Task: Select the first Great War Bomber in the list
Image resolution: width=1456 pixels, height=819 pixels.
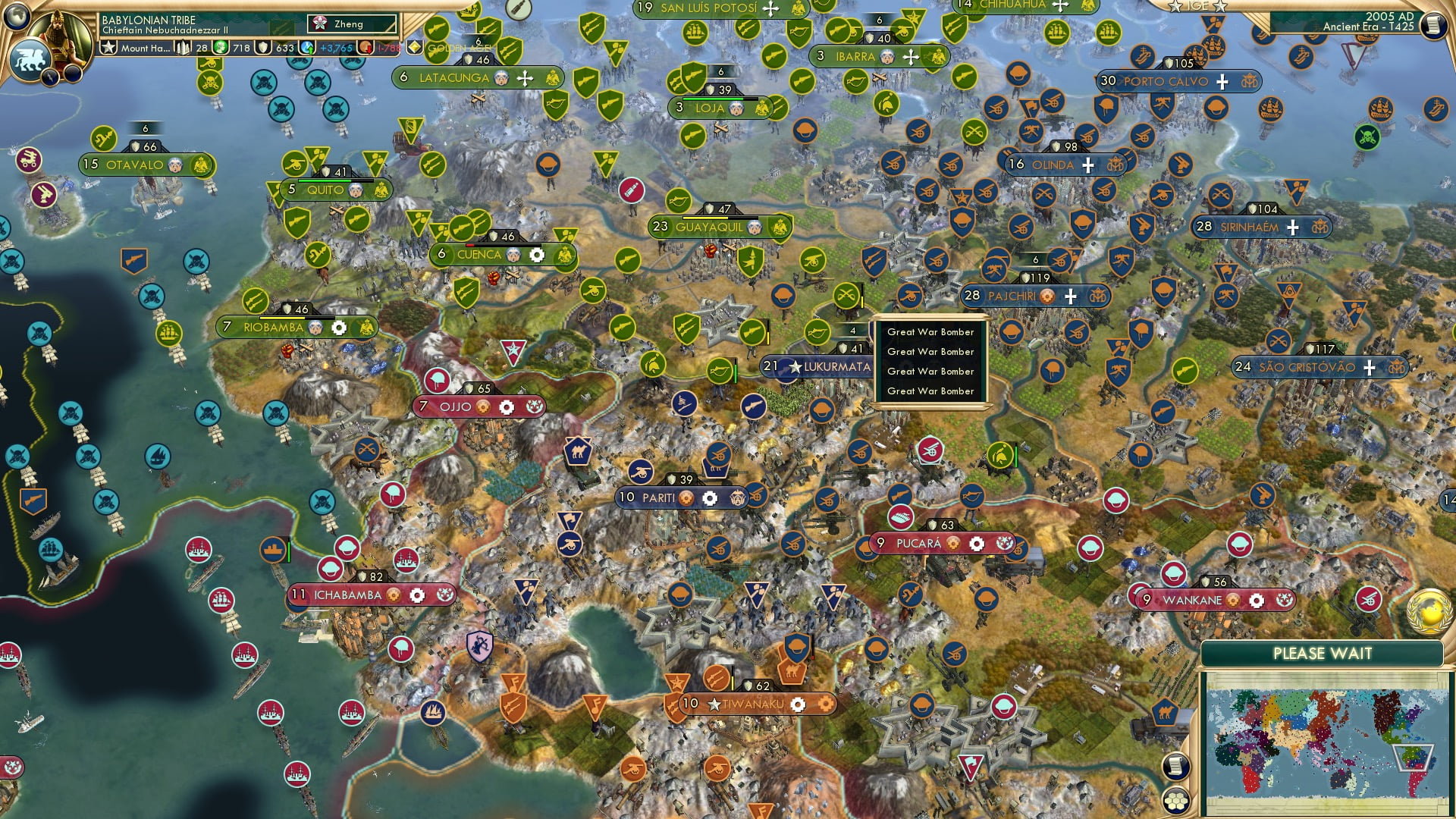Action: tap(930, 332)
